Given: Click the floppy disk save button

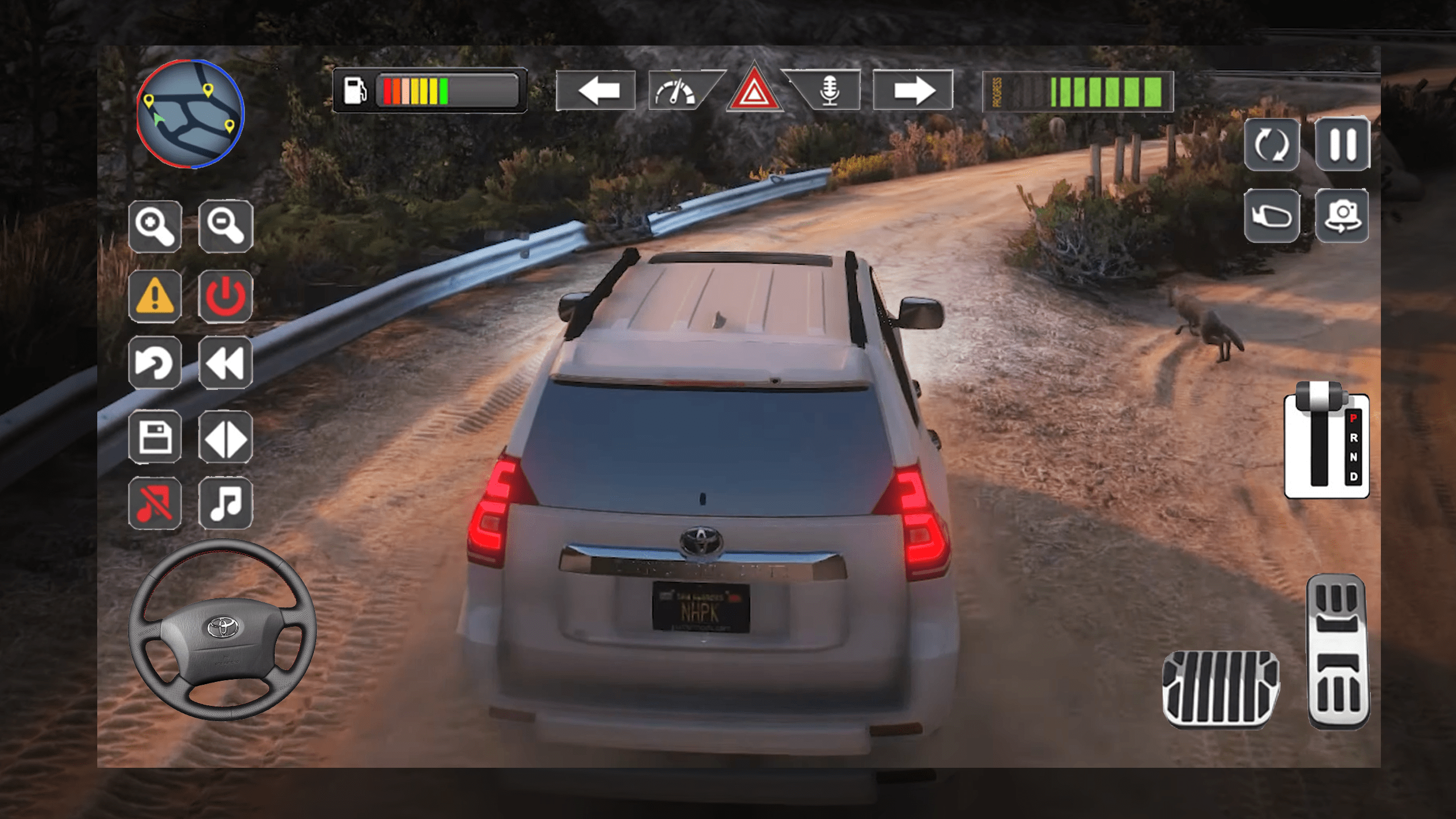Looking at the screenshot, I should pos(155,437).
